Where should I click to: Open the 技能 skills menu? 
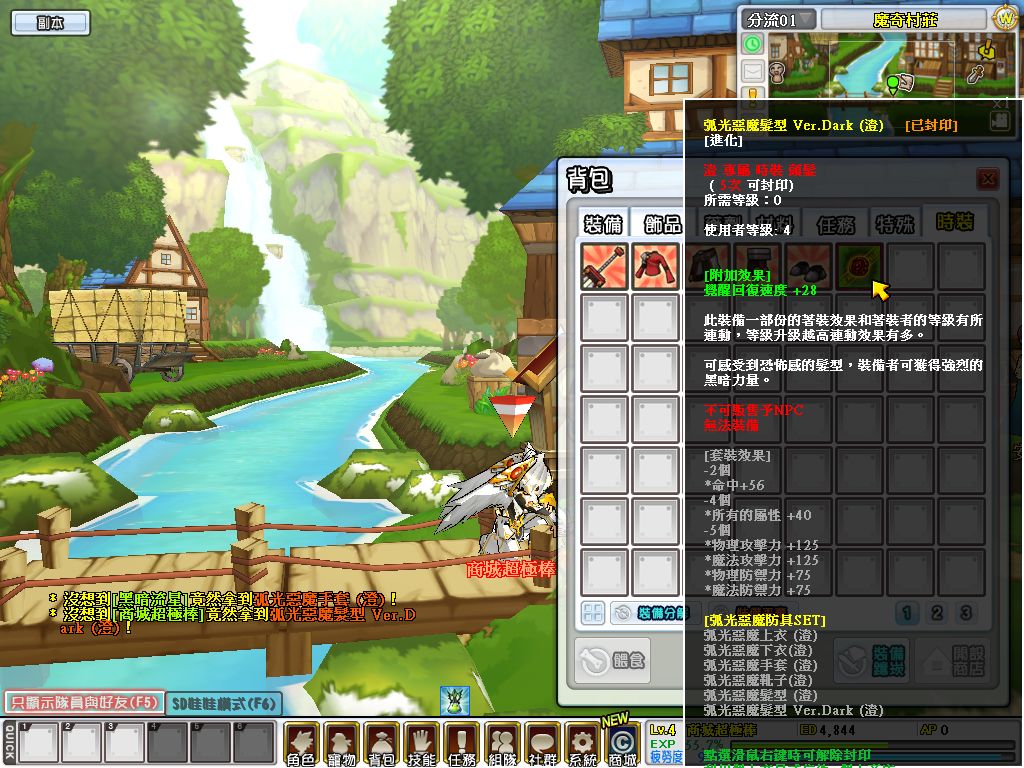tap(421, 744)
